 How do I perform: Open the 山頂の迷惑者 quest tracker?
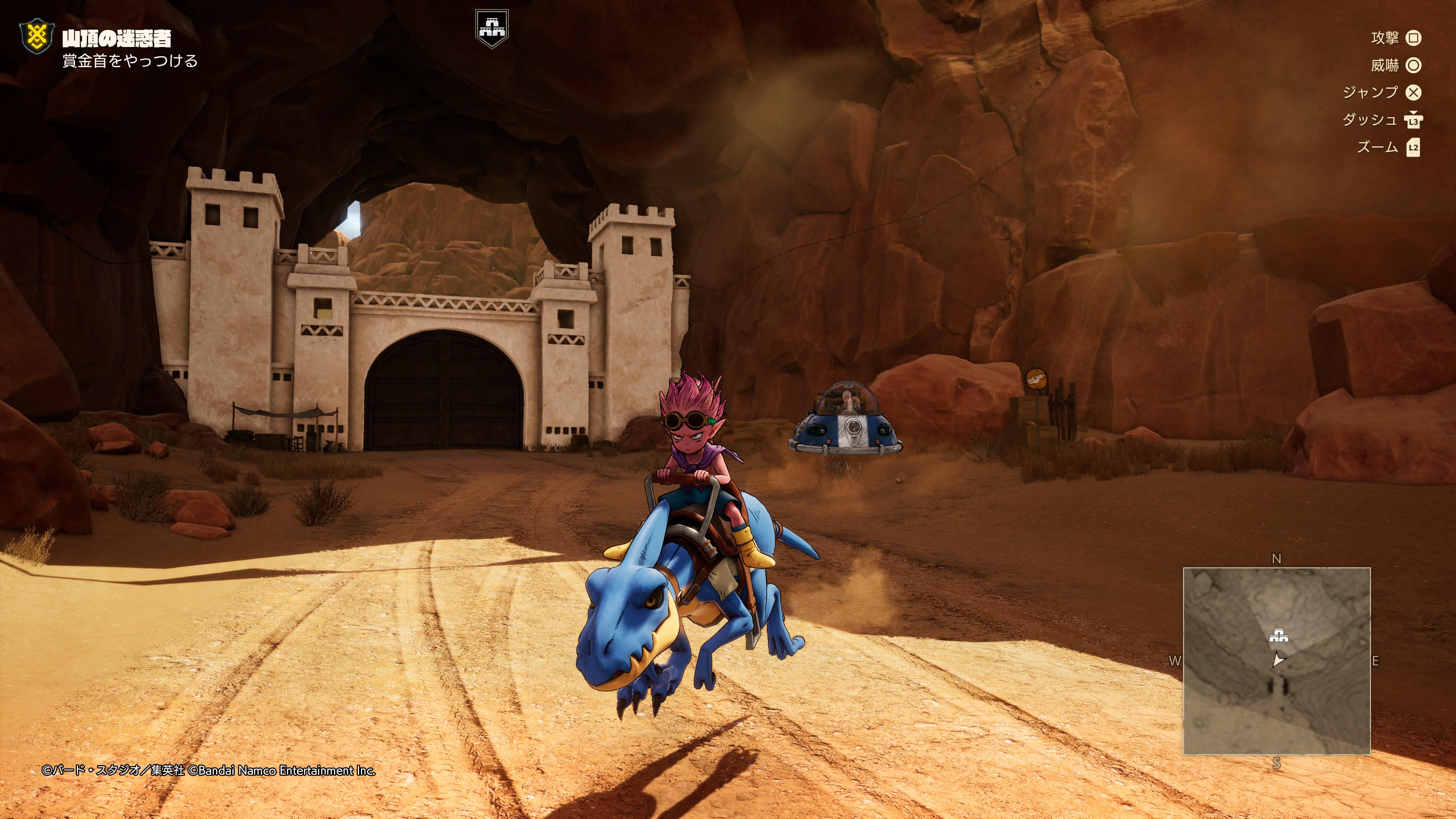[116, 38]
